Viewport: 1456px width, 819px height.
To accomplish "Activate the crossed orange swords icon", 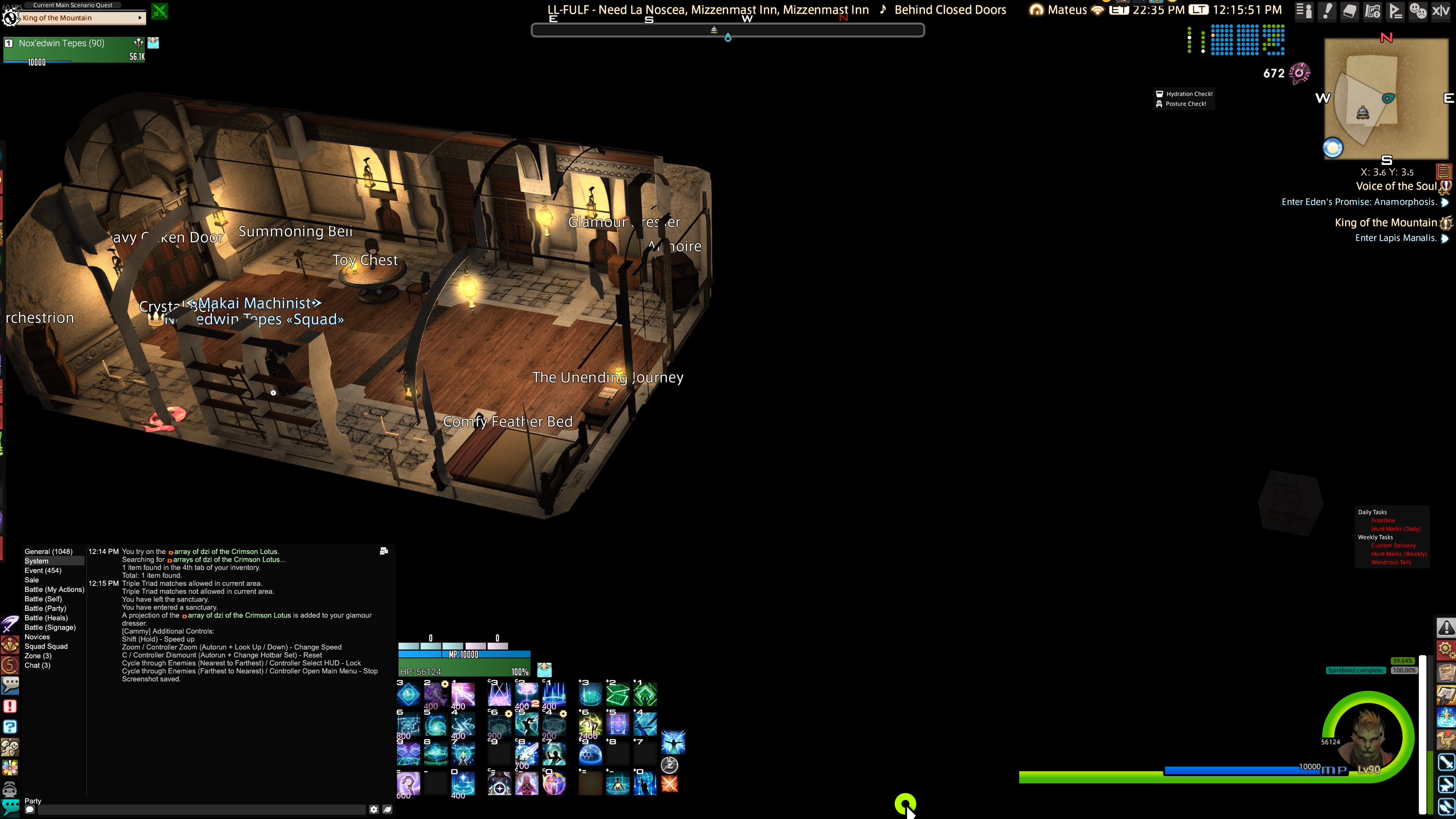I will pos(669,783).
